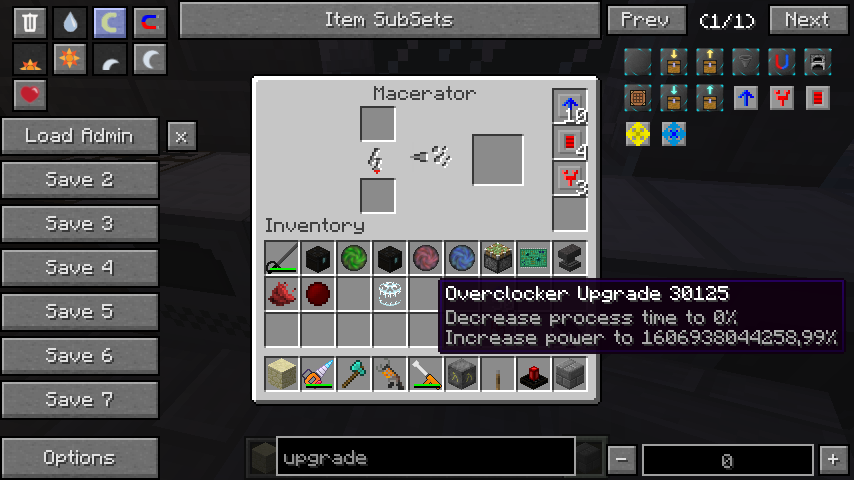Screen dimensions: 854x480
Task: Toggle rain with the water drop icon
Action: point(70,22)
